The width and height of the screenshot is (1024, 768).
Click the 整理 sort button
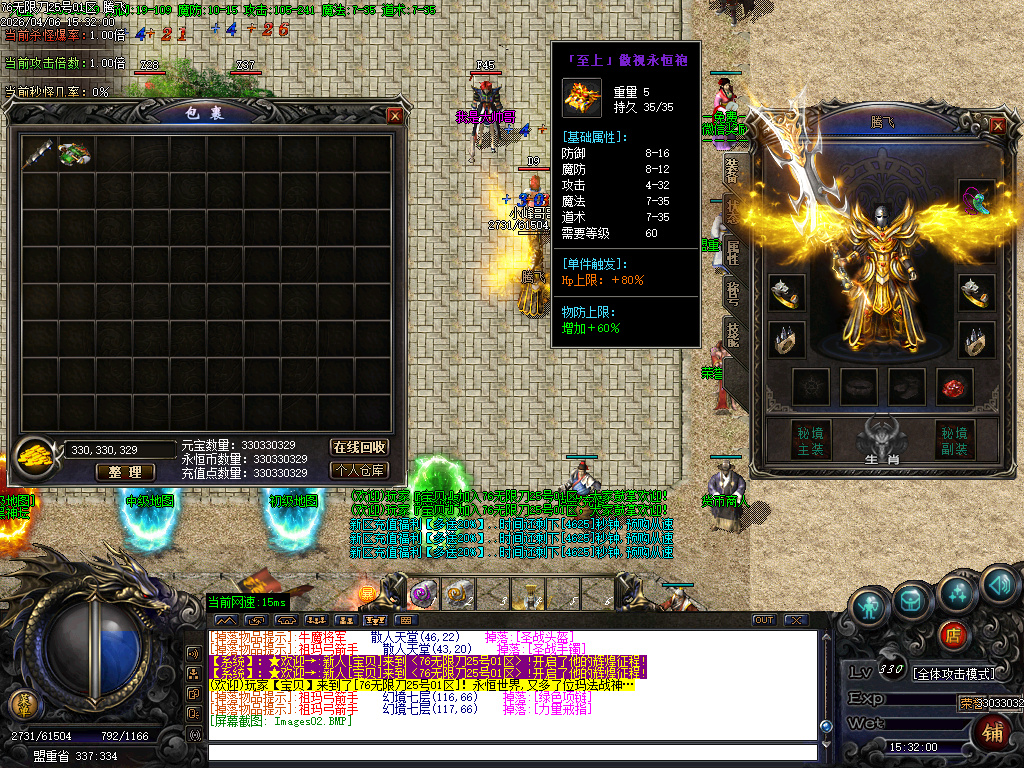point(126,472)
